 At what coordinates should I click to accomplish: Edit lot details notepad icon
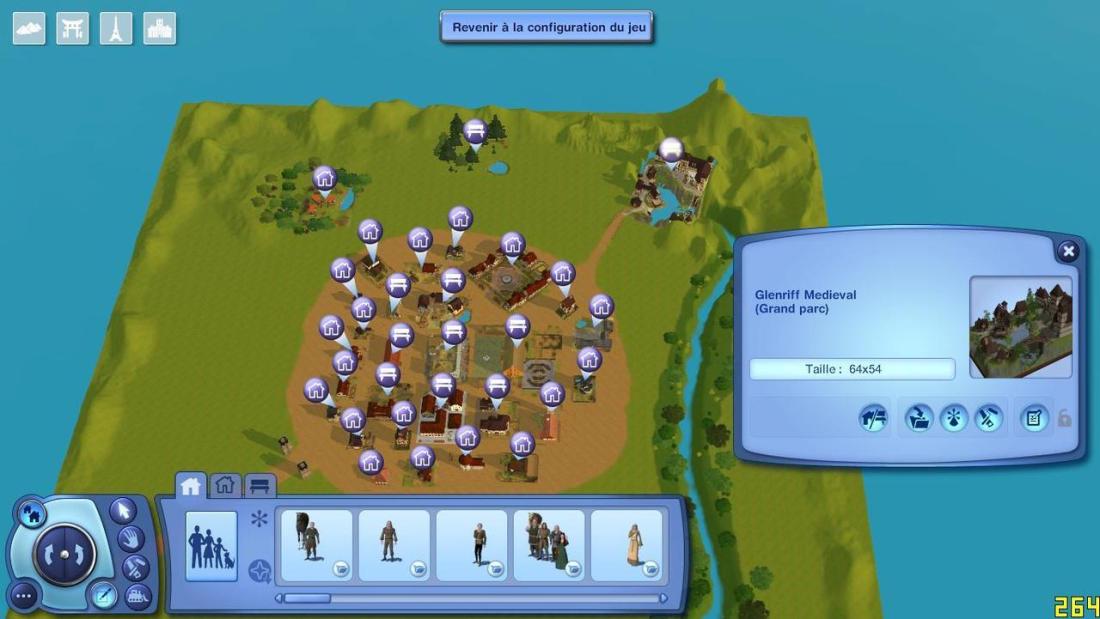coord(1034,418)
